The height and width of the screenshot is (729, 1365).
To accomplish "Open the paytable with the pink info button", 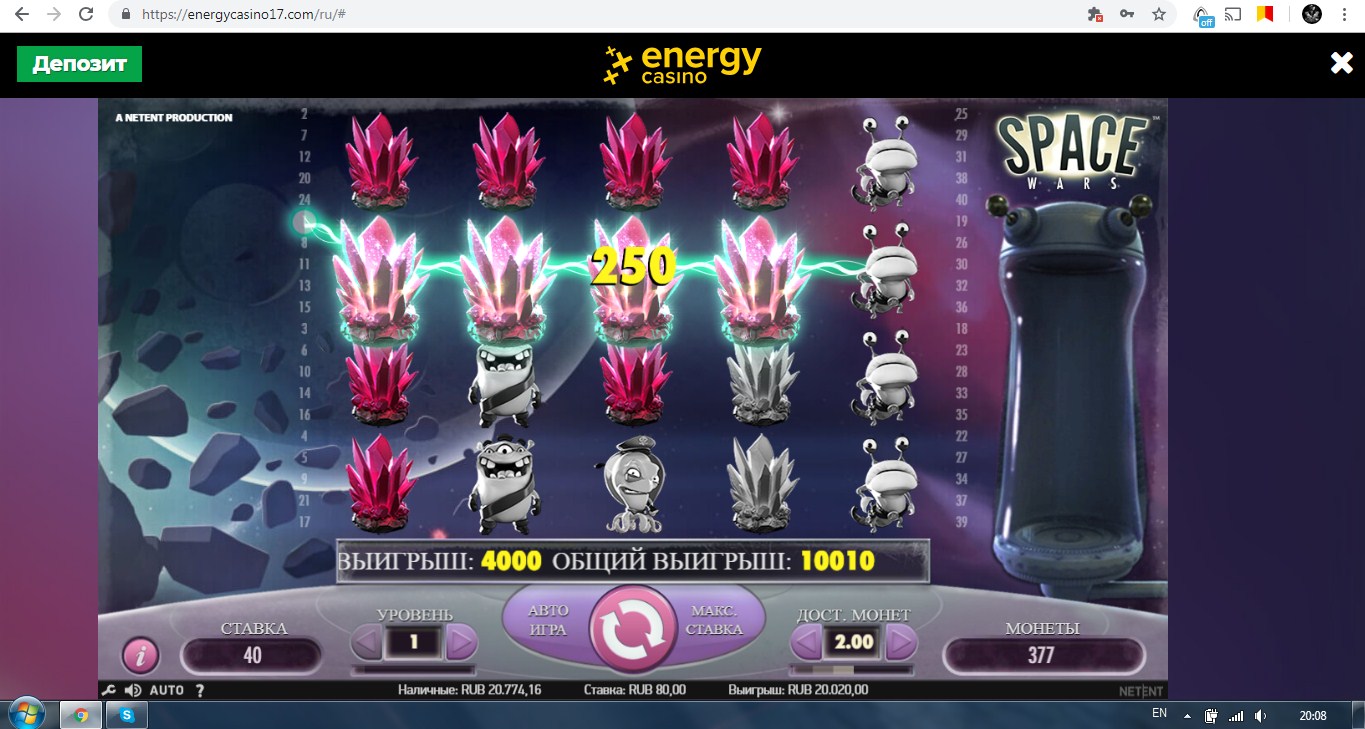I will tap(141, 656).
